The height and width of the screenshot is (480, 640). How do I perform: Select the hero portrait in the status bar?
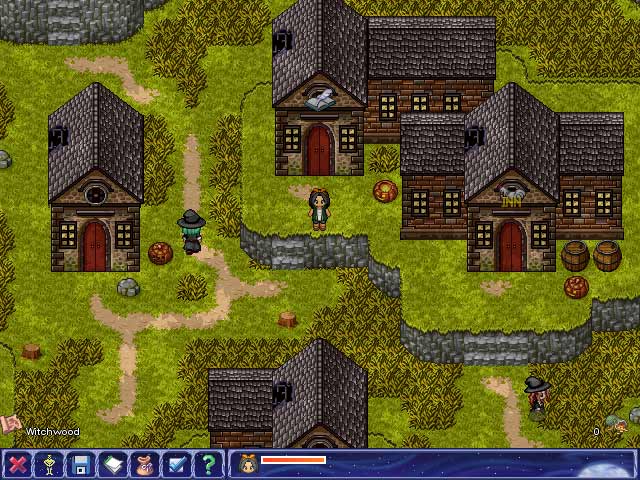(245, 463)
